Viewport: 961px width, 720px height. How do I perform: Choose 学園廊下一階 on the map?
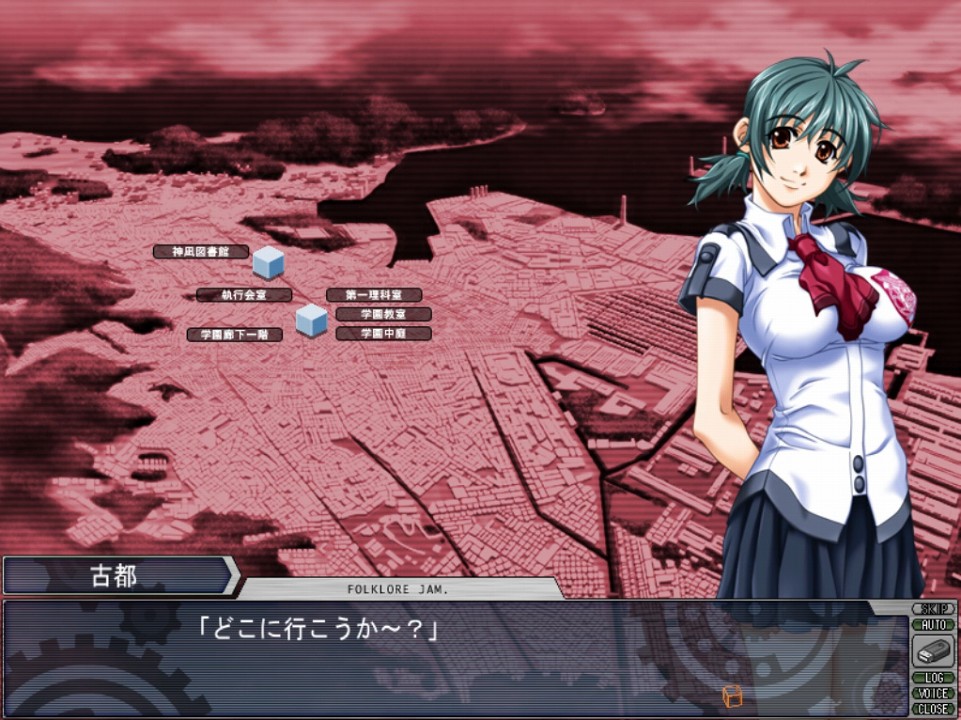point(234,335)
